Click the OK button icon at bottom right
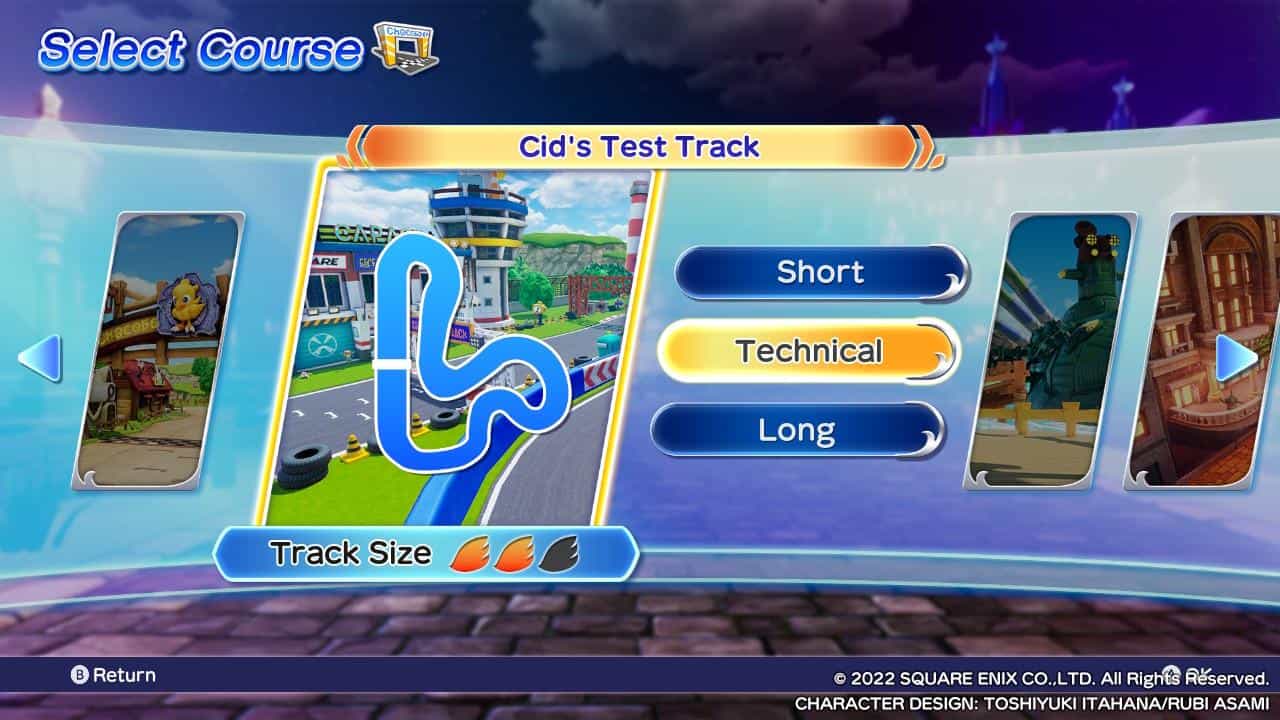This screenshot has width=1280, height=720. pyautogui.click(x=1170, y=672)
